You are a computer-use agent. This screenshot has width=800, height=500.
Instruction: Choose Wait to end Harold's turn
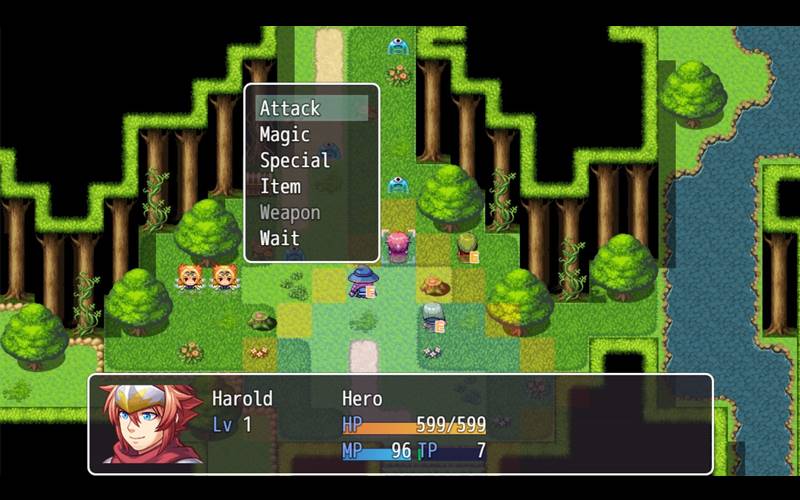[280, 238]
